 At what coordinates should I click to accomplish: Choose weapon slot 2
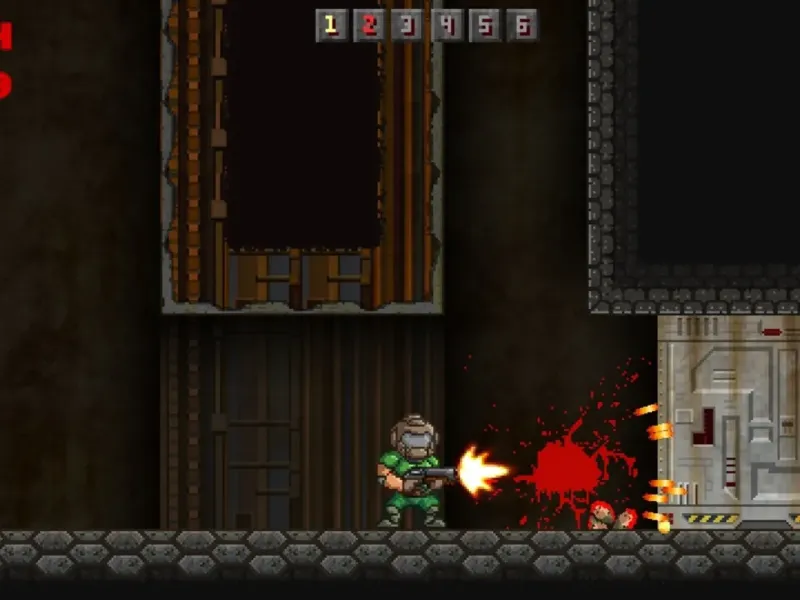370,25
